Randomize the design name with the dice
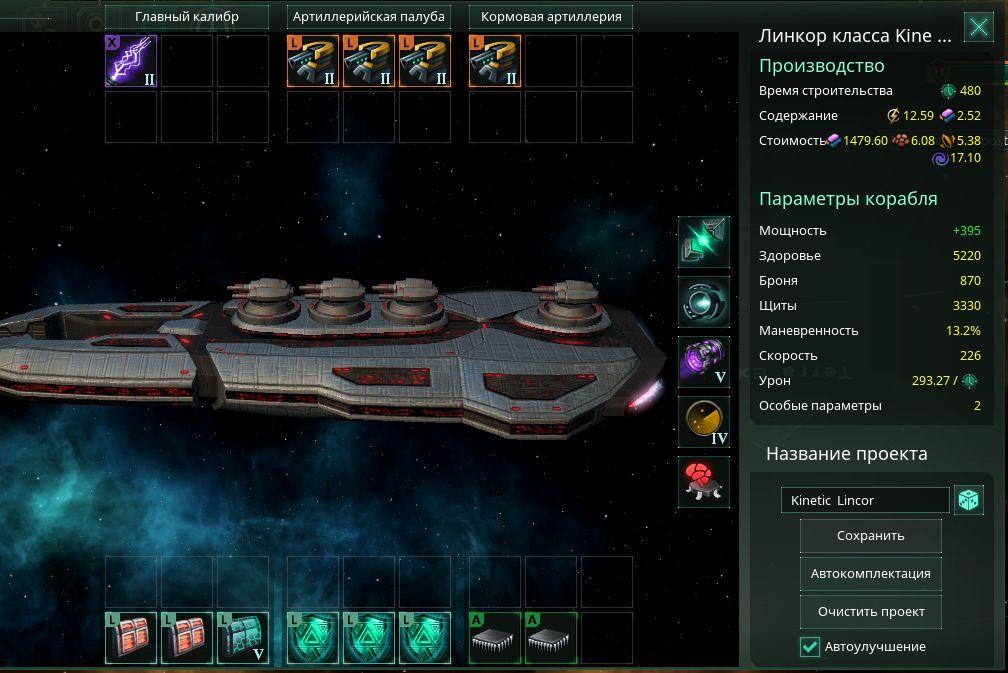Screen dimensions: 1008x673 [x=968, y=501]
